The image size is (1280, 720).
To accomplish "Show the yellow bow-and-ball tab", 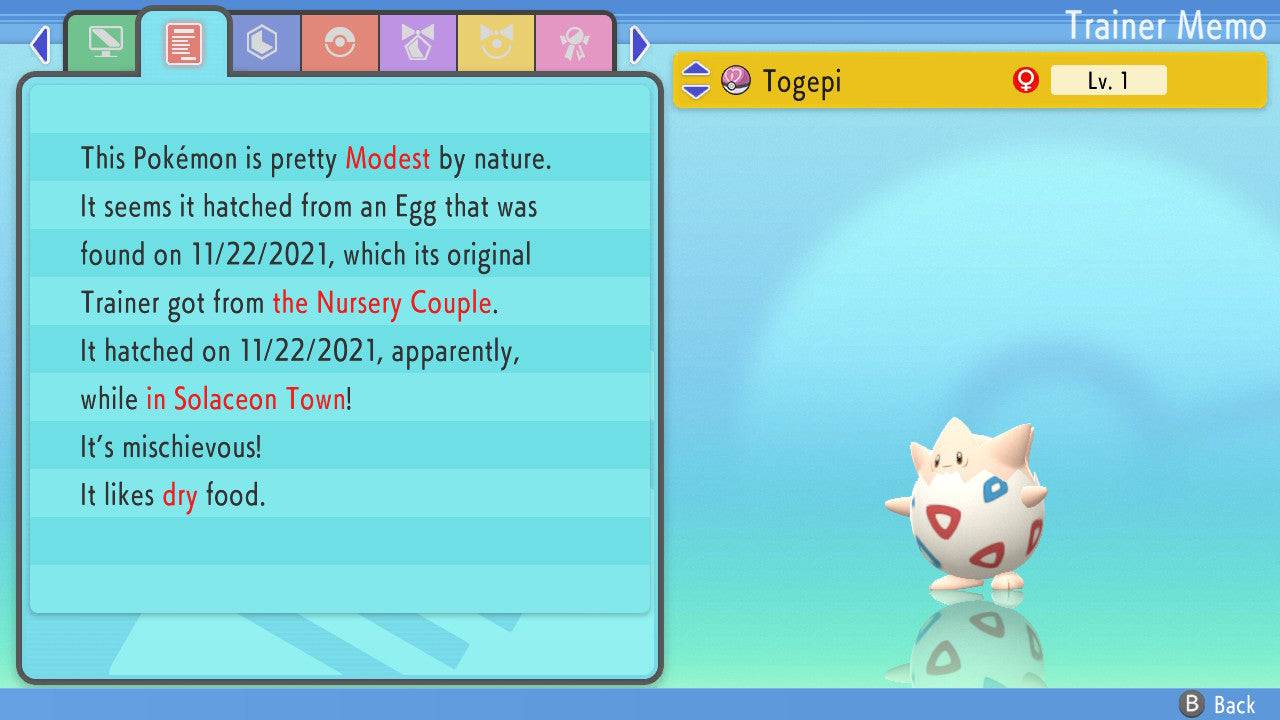I will pyautogui.click(x=496, y=43).
